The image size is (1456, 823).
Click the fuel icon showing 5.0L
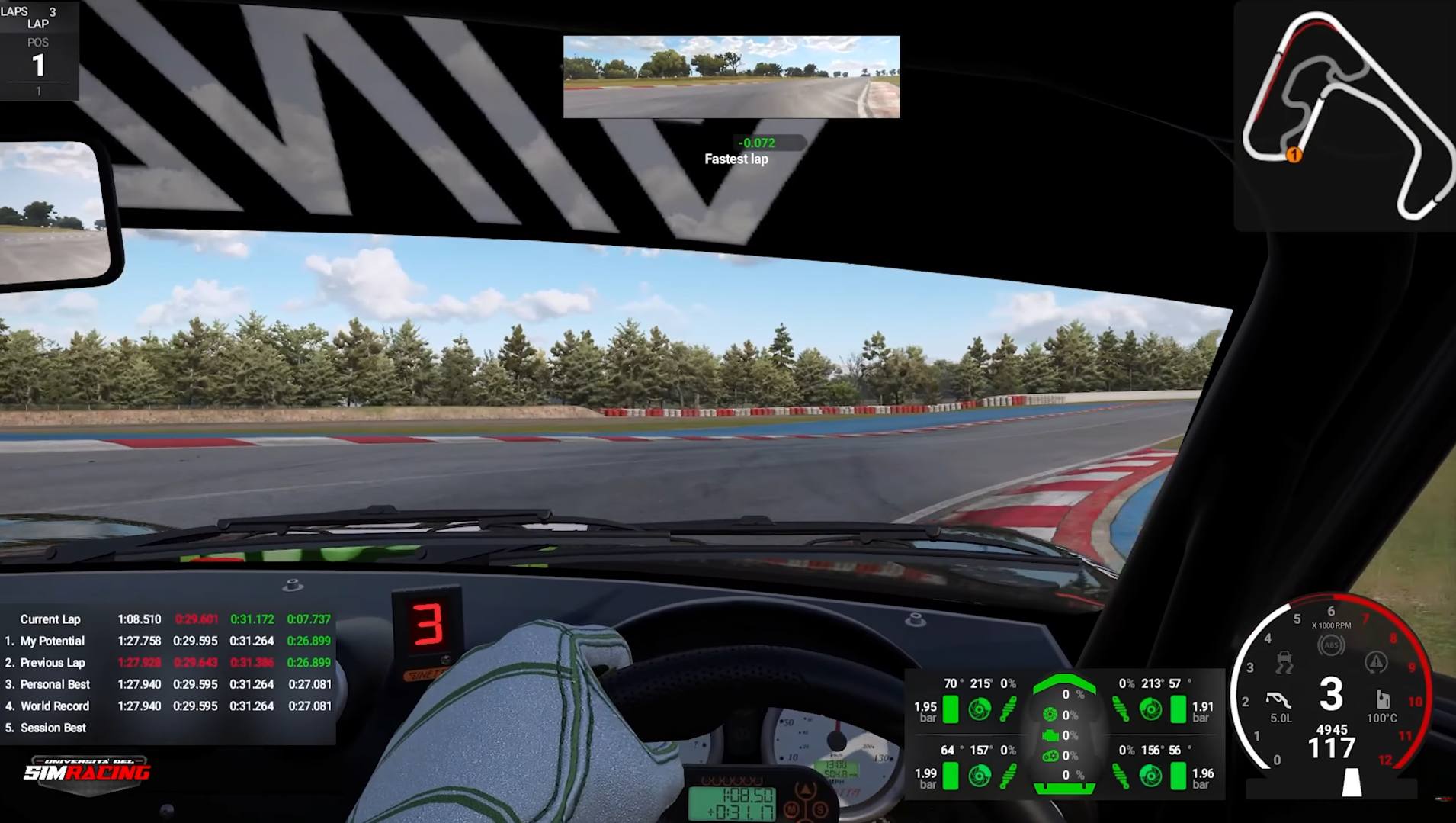click(1278, 699)
